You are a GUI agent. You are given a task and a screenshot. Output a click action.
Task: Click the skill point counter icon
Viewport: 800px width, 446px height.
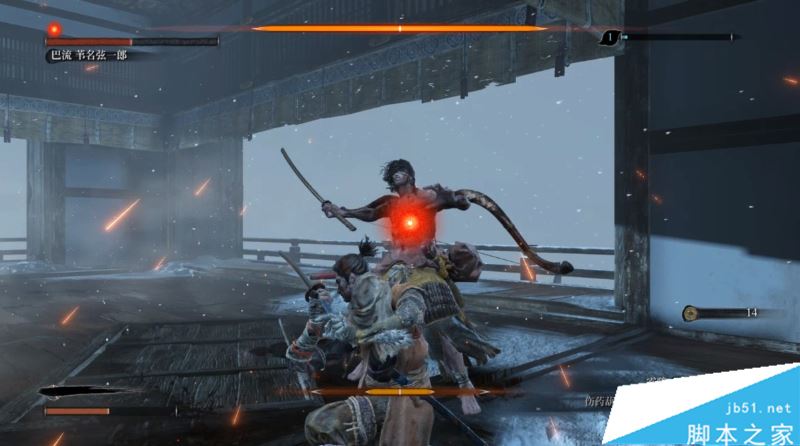click(609, 38)
